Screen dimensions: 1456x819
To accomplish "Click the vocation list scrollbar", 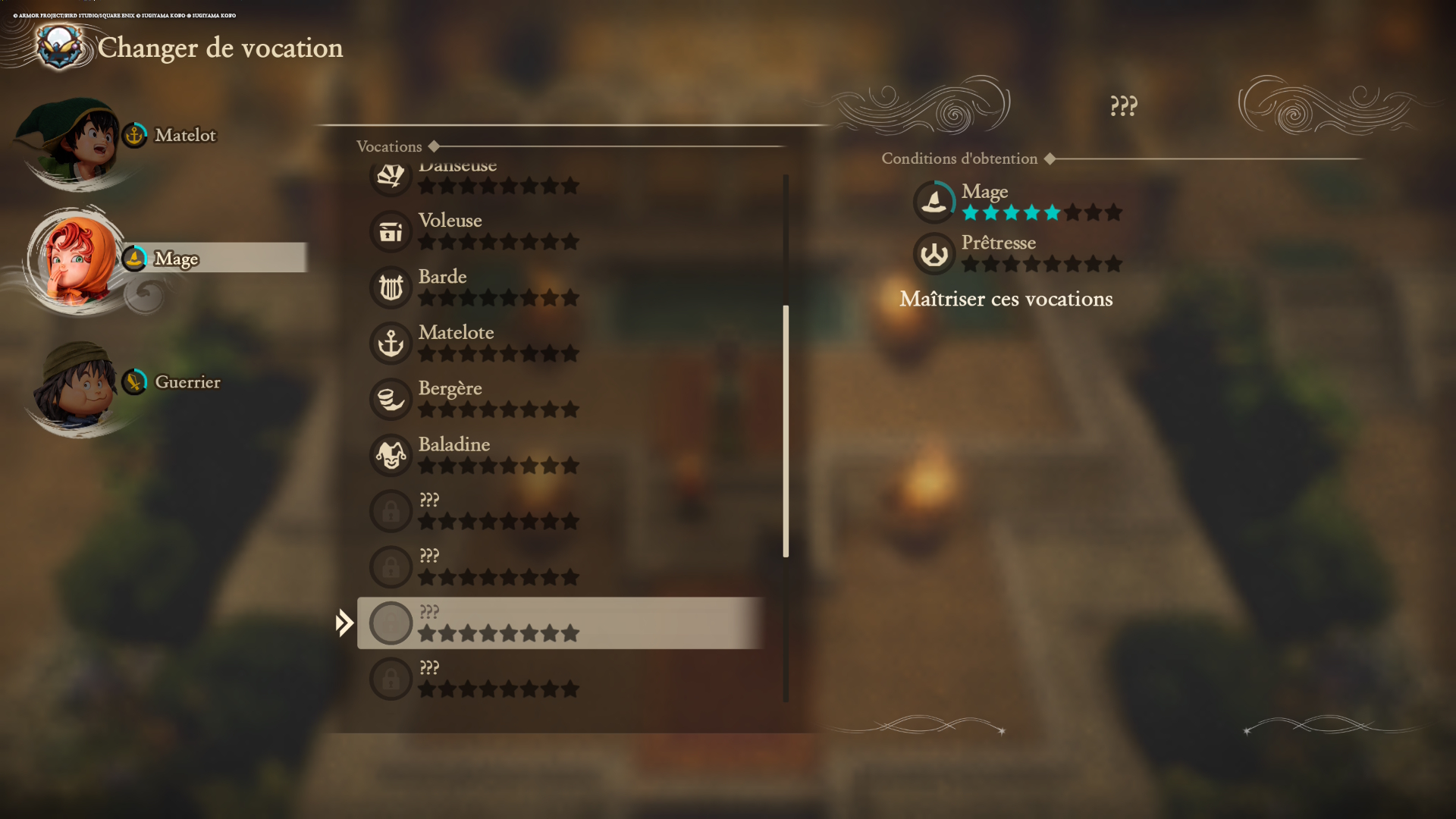I will [786, 431].
